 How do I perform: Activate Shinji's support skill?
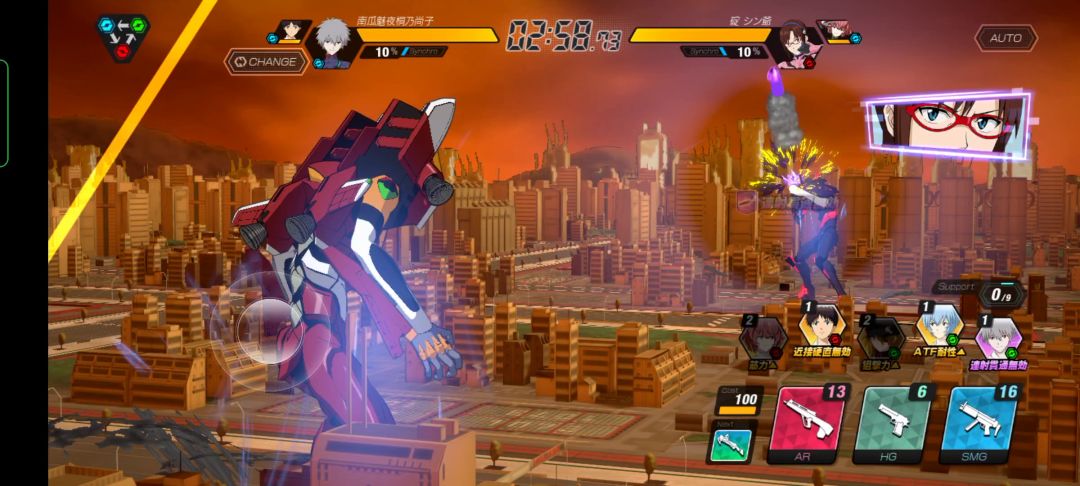coord(821,331)
